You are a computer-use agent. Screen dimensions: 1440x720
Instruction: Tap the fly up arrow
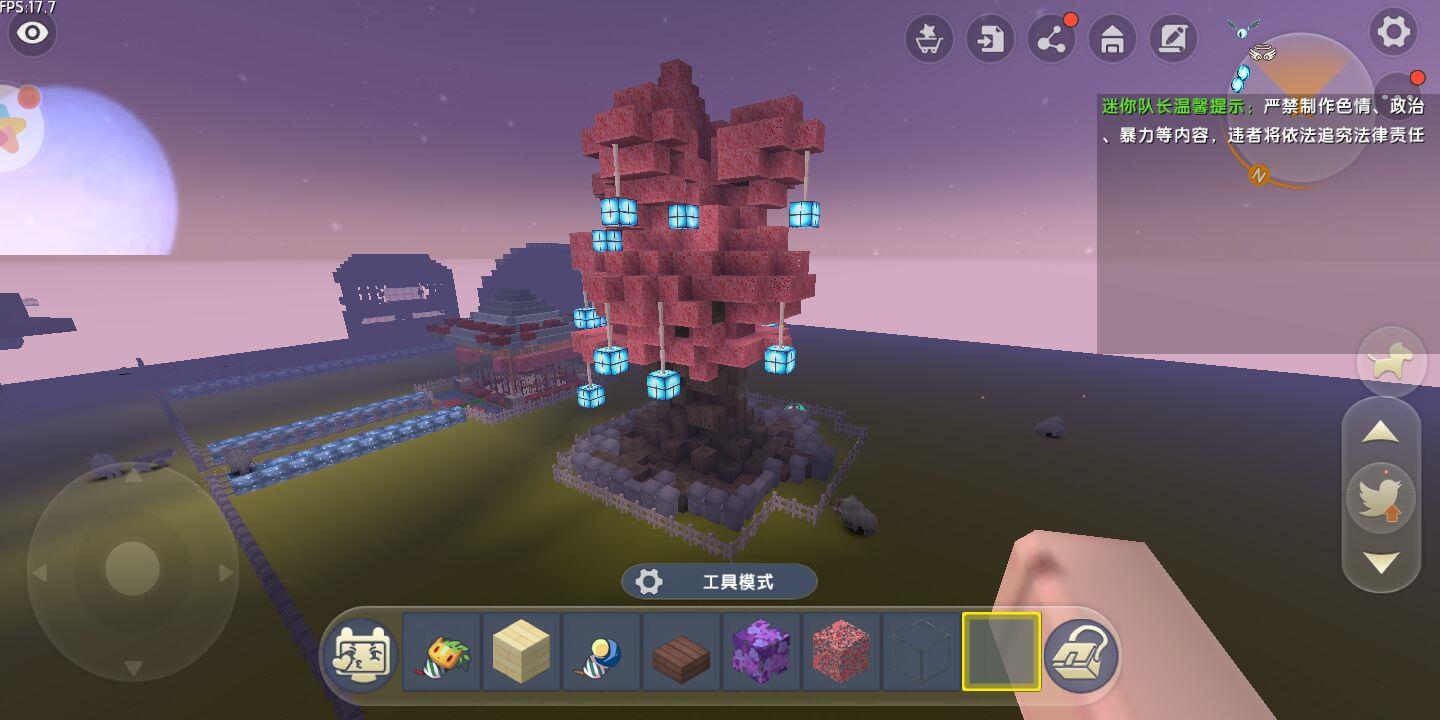1381,432
